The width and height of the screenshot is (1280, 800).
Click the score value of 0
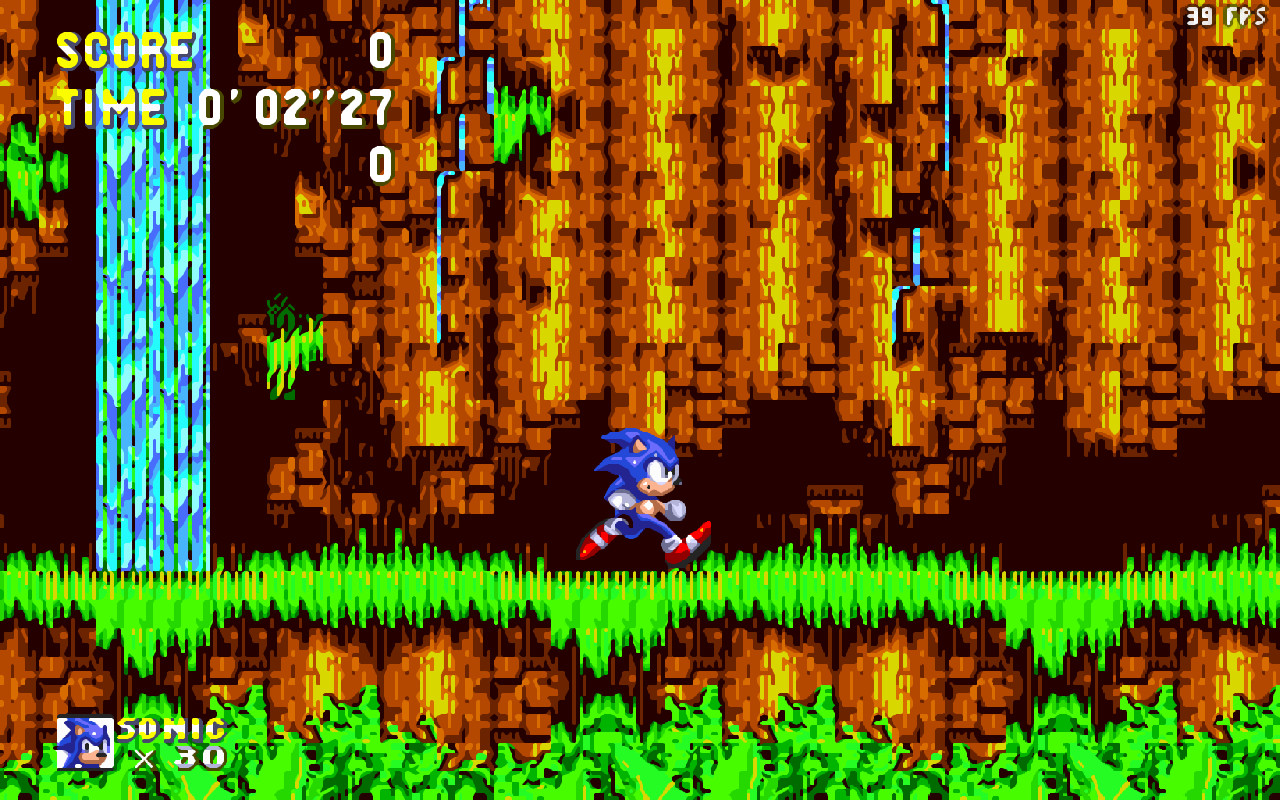point(383,52)
